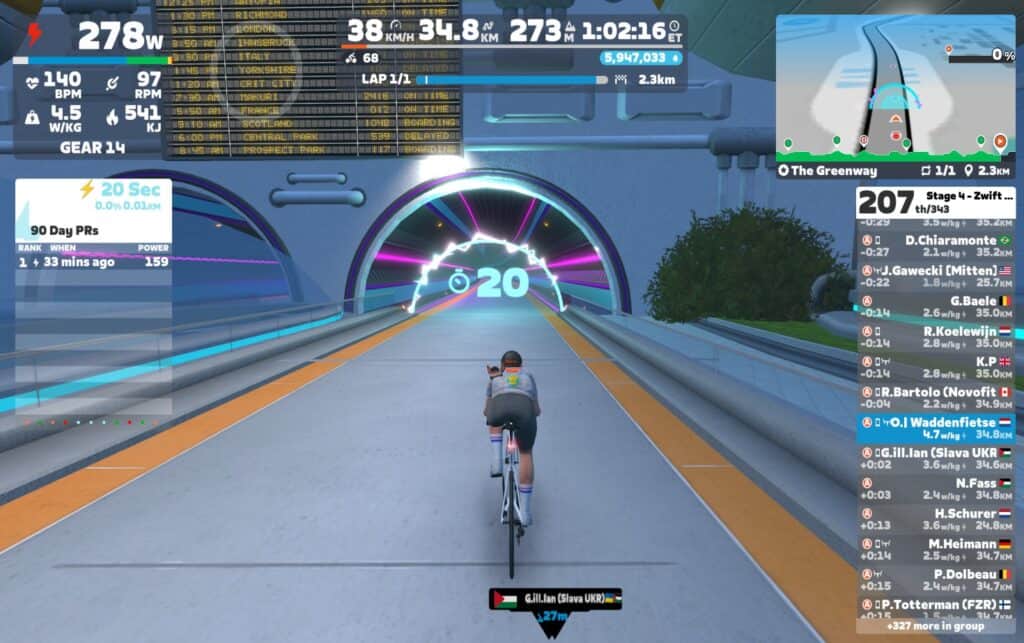Choose G.Baele from the riders list
Screen dimensions: 1024x643
(x=935, y=306)
